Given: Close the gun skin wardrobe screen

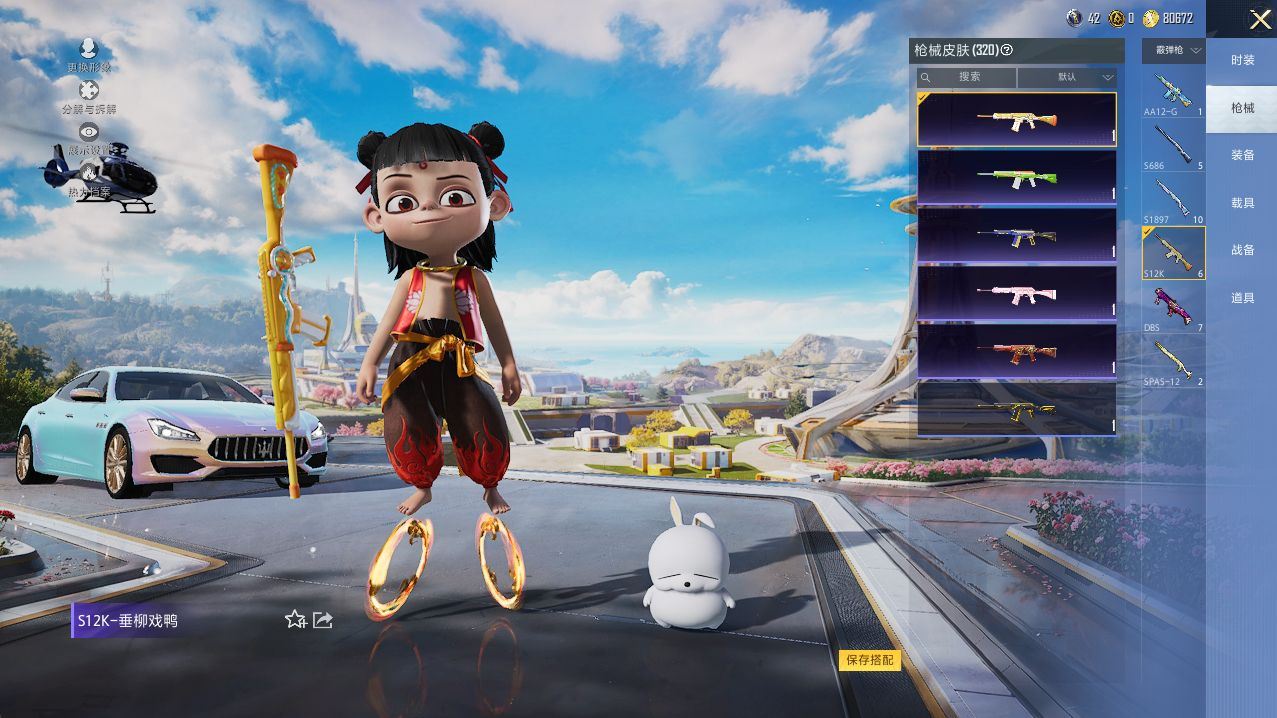Looking at the screenshot, I should pyautogui.click(x=1259, y=19).
